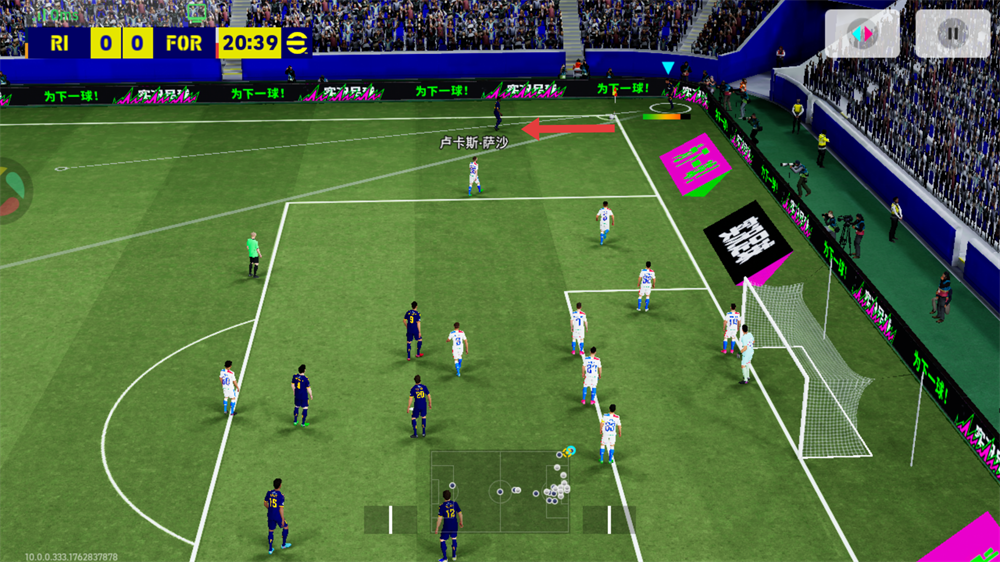This screenshot has width=1000, height=562.
Task: Tap the cyan and pink arrows button
Action: coord(861,34)
